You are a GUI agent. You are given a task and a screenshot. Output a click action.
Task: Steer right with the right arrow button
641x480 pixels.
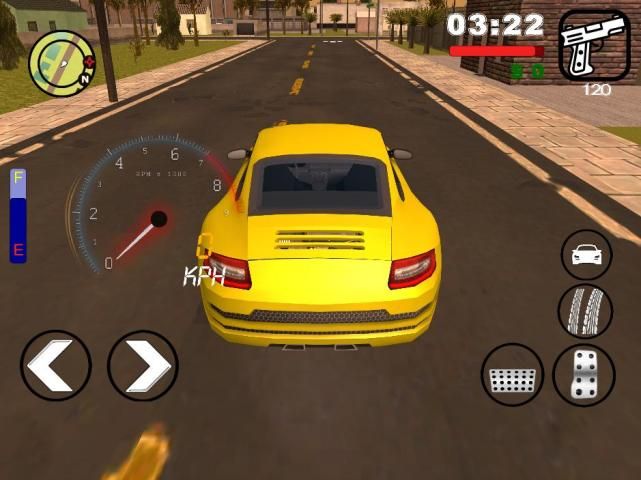(142, 366)
